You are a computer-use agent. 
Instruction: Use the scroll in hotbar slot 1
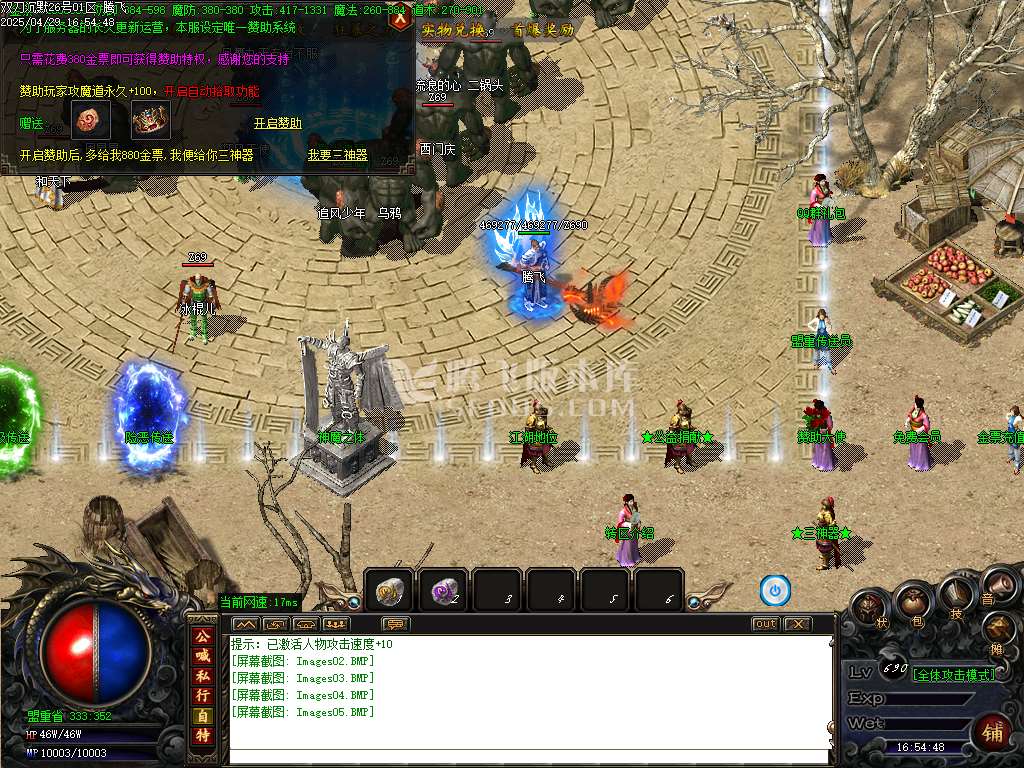tap(389, 592)
